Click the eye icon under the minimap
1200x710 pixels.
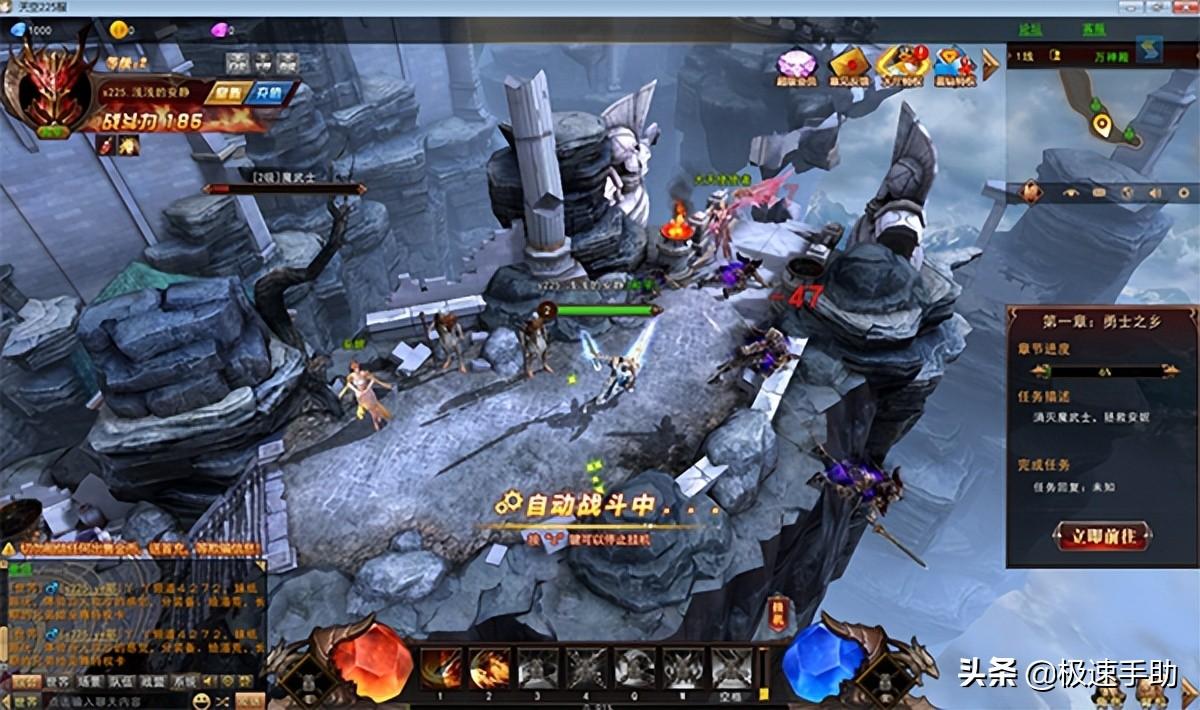pyautogui.click(x=1071, y=192)
